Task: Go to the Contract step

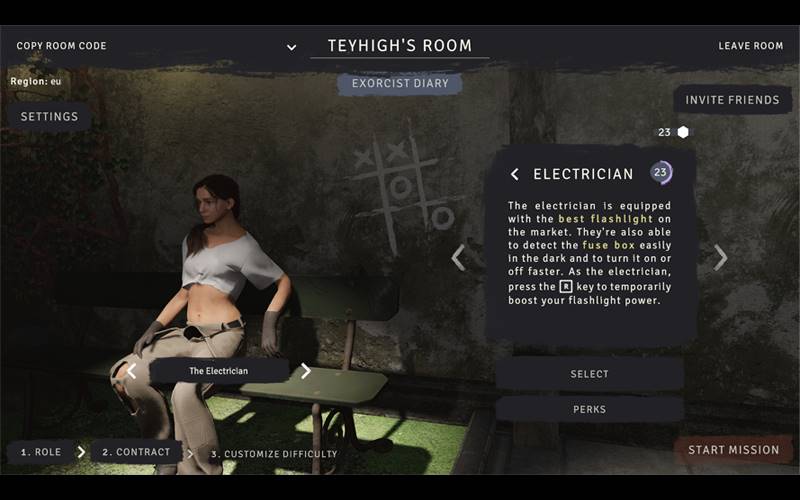Action: pos(136,452)
